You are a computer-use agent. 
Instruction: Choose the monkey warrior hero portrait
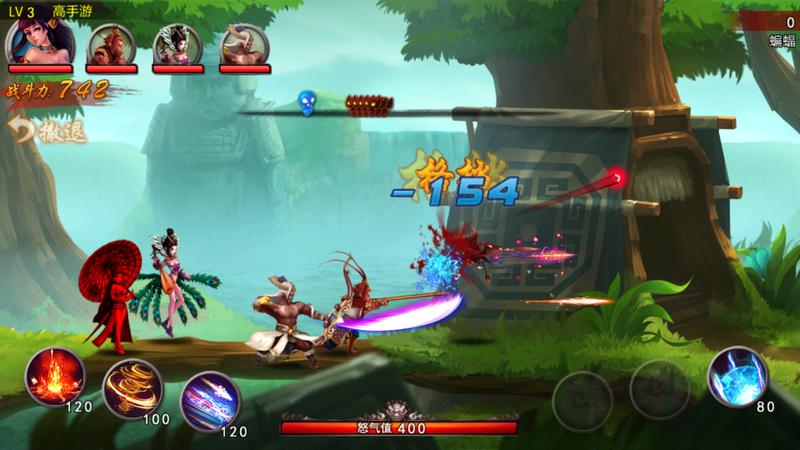point(111,41)
